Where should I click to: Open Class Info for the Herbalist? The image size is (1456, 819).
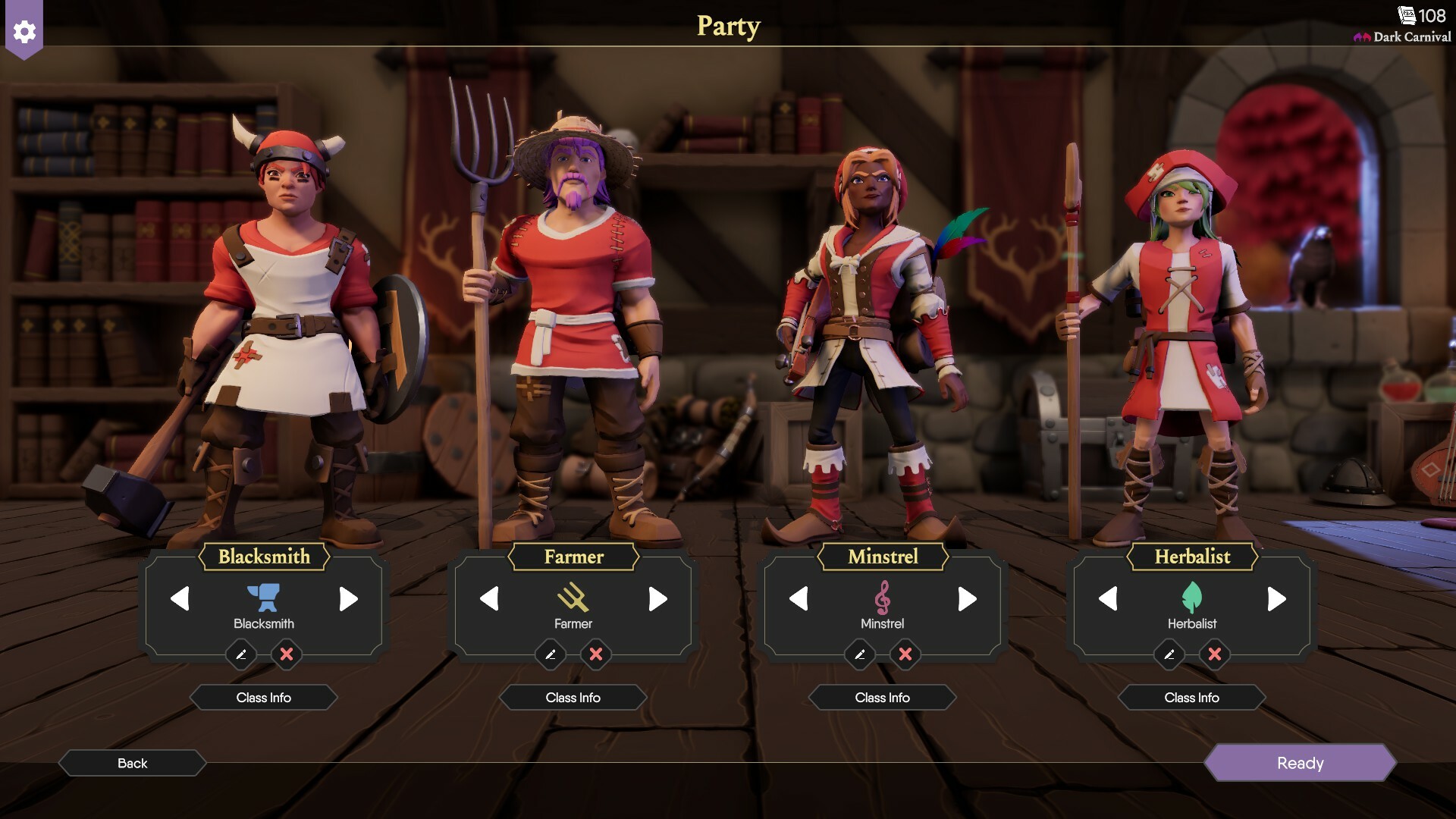coord(1191,698)
